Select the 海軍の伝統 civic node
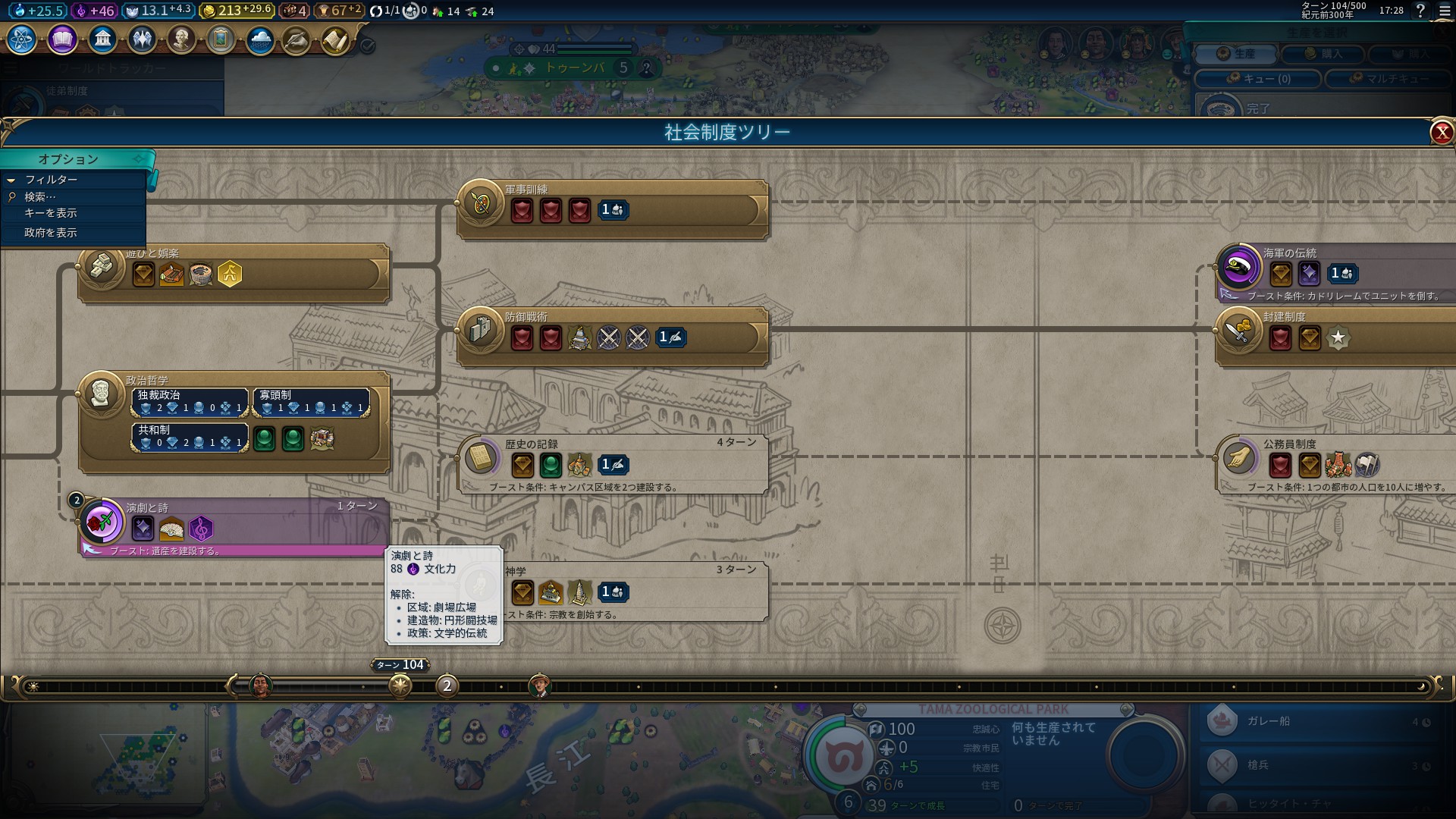The width and height of the screenshot is (1456, 819). click(1238, 267)
